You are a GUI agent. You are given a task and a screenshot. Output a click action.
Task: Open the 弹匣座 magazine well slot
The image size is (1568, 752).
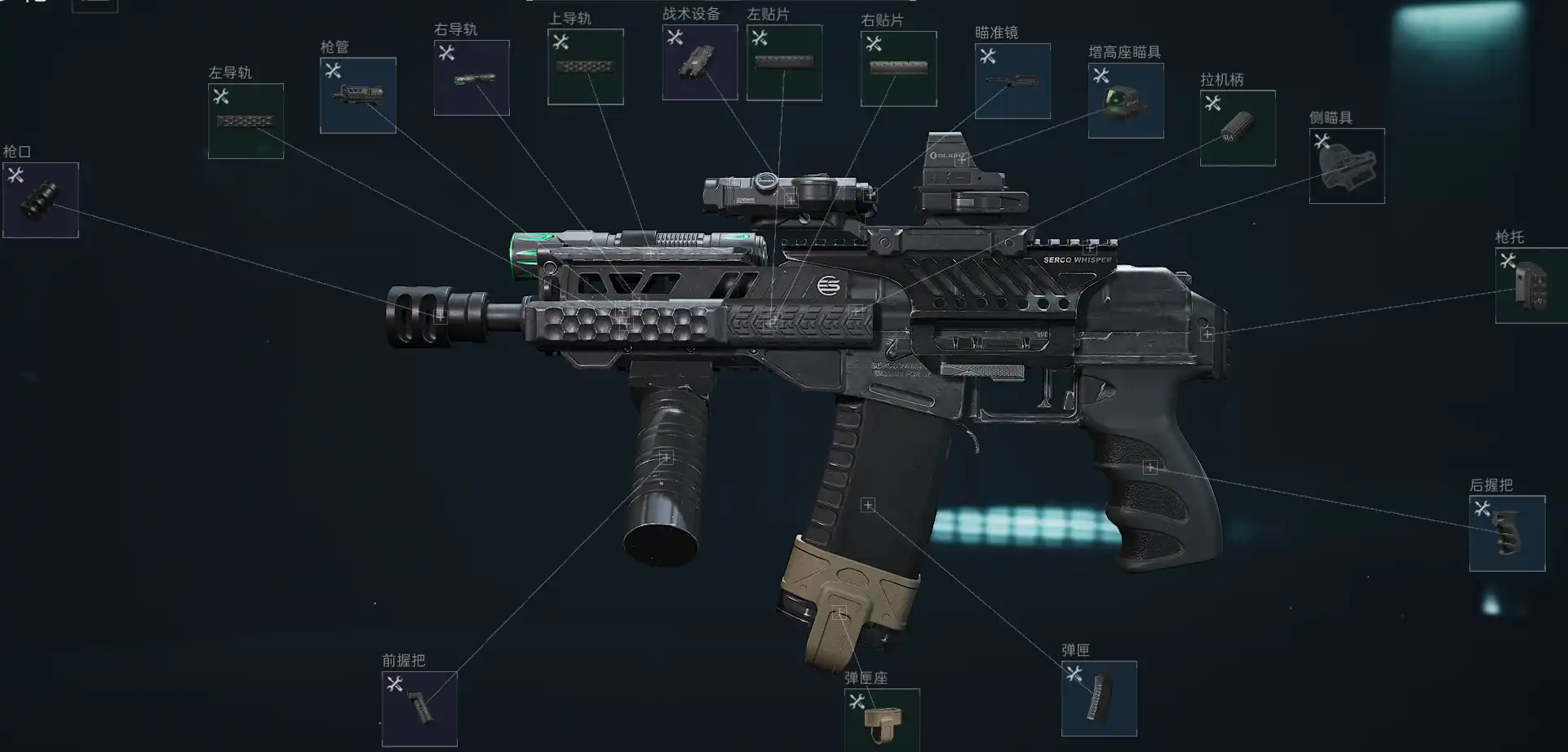tap(882, 719)
